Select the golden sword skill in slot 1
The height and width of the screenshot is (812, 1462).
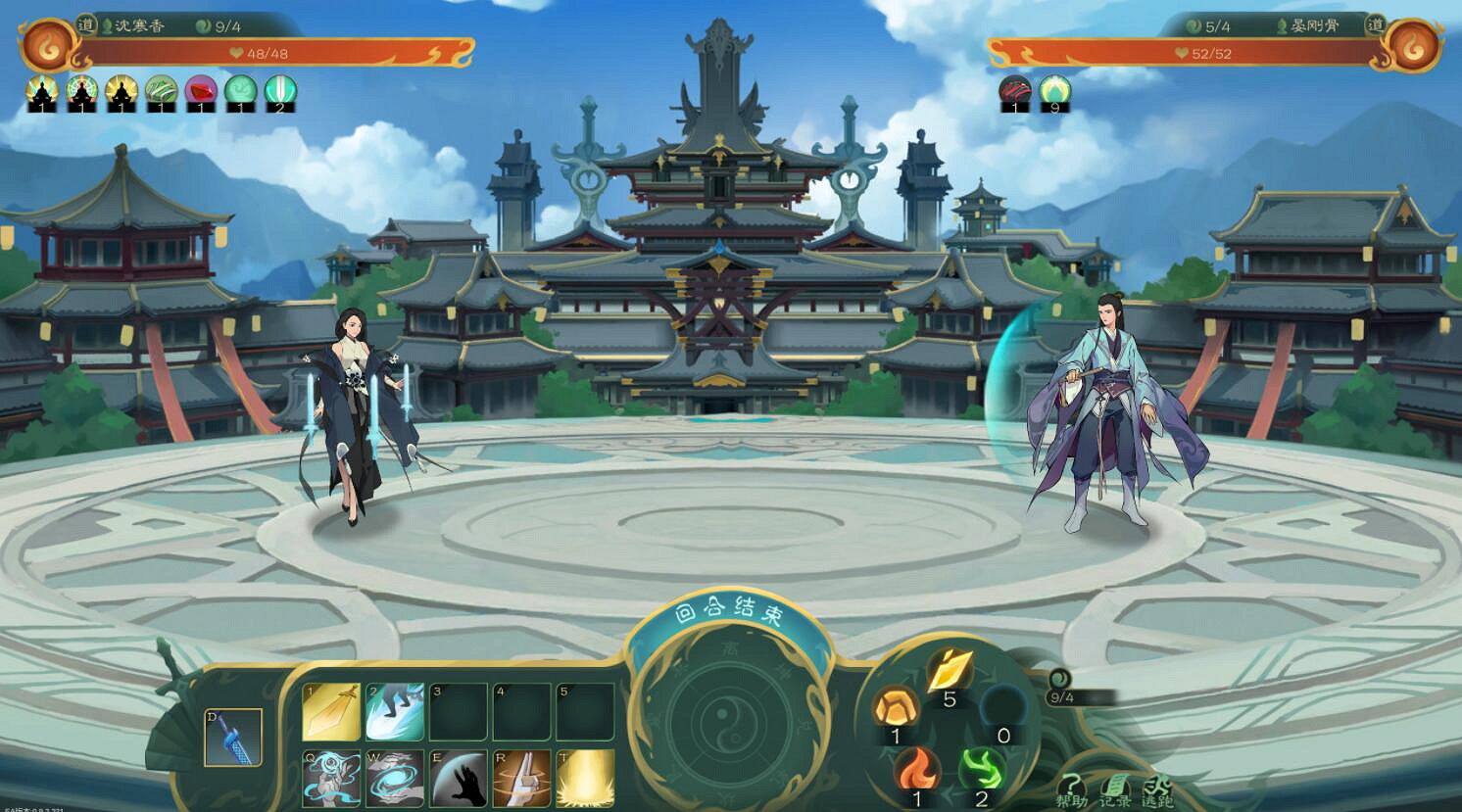332,712
